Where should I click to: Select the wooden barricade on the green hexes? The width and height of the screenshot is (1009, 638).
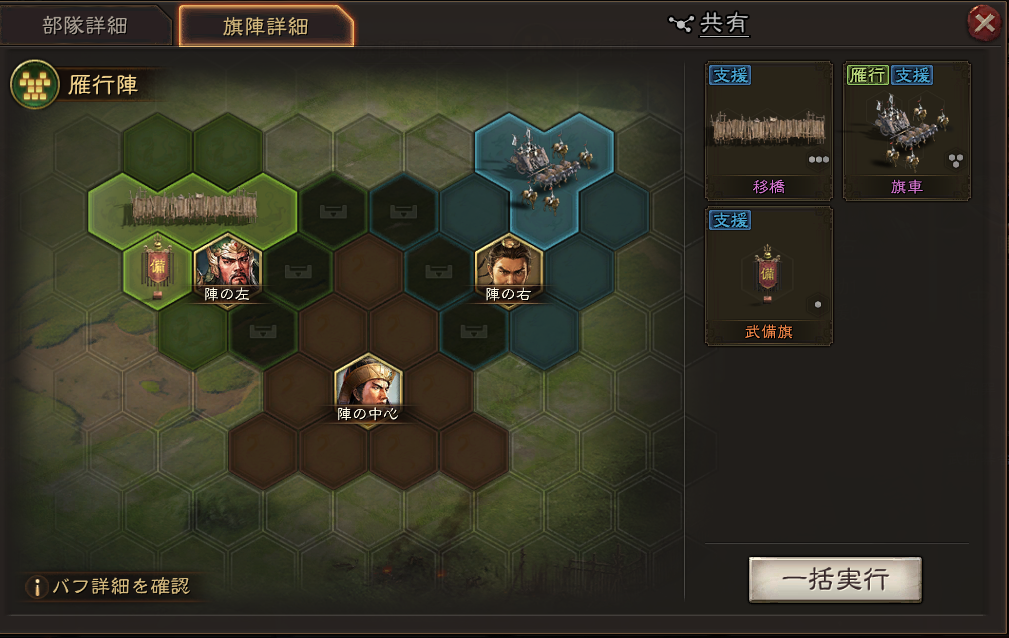tap(194, 207)
